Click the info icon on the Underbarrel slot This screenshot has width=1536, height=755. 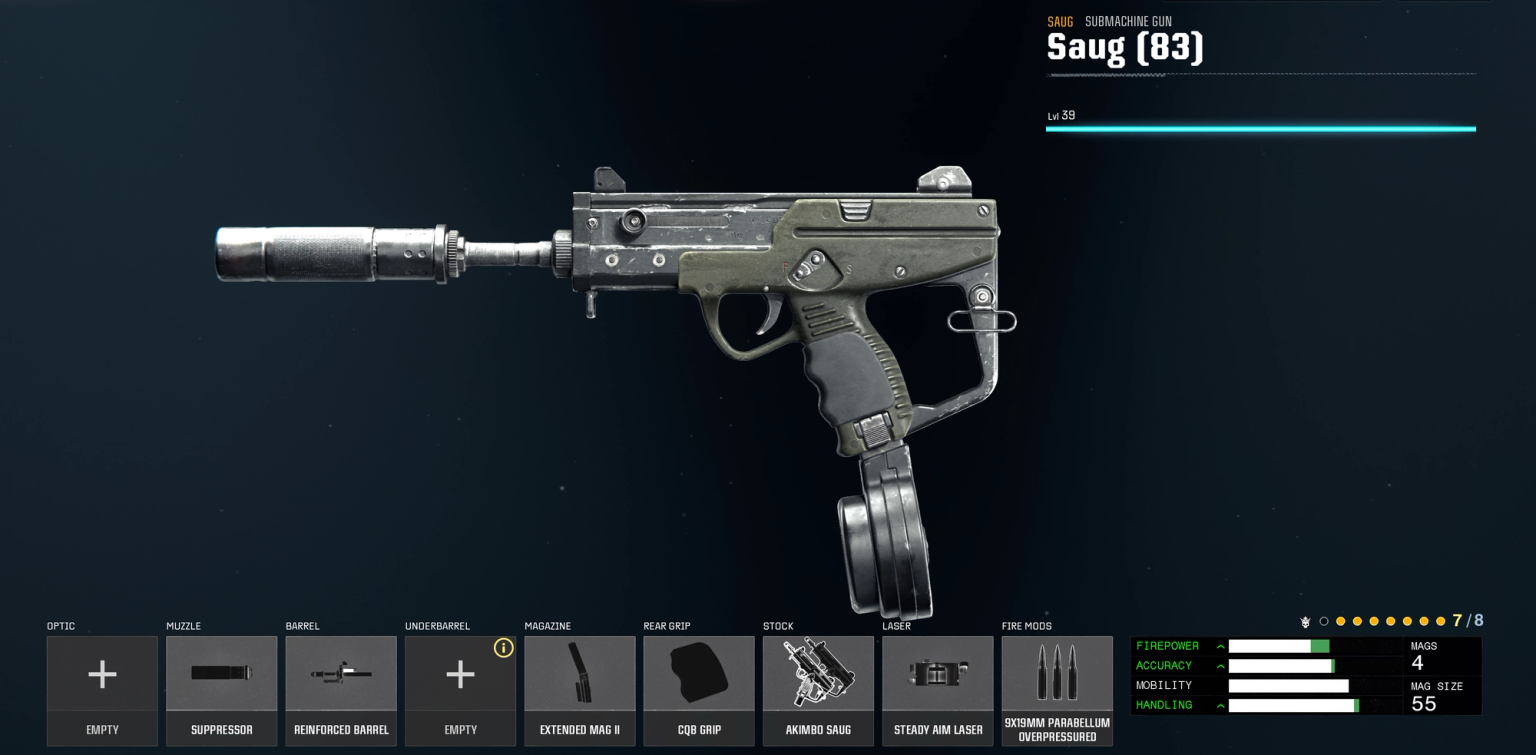(504, 648)
